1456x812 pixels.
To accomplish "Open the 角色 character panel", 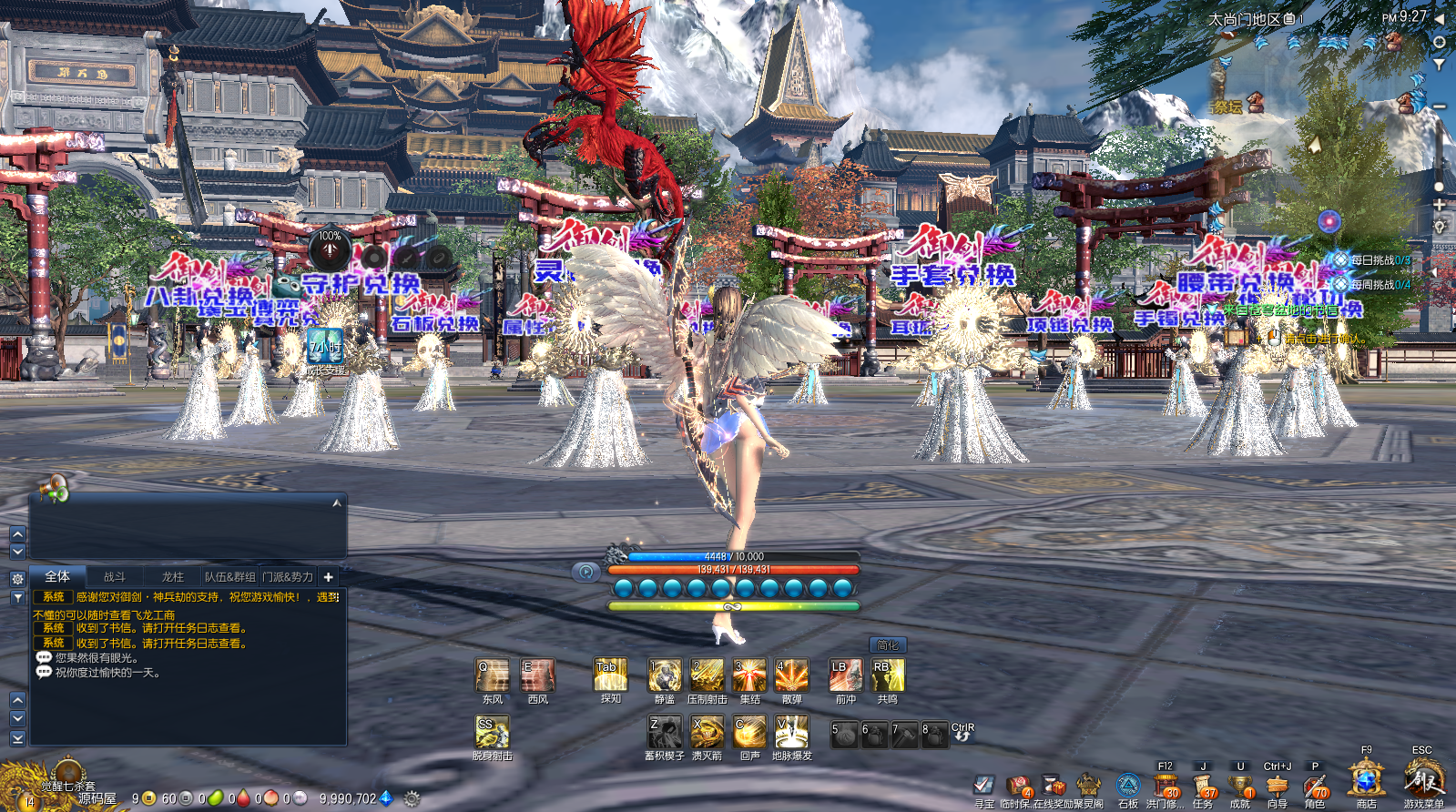I will pyautogui.click(x=1315, y=787).
